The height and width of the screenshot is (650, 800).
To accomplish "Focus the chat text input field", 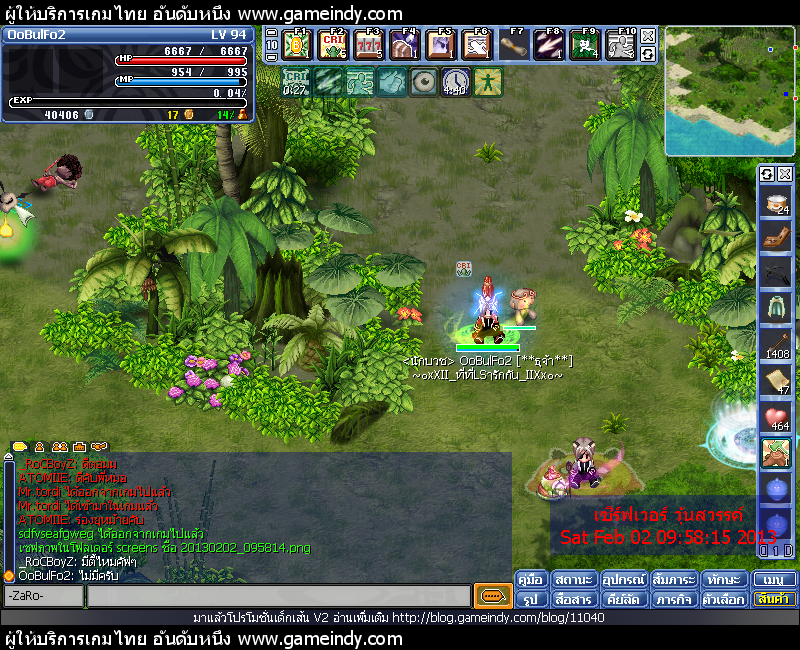I will pyautogui.click(x=278, y=596).
